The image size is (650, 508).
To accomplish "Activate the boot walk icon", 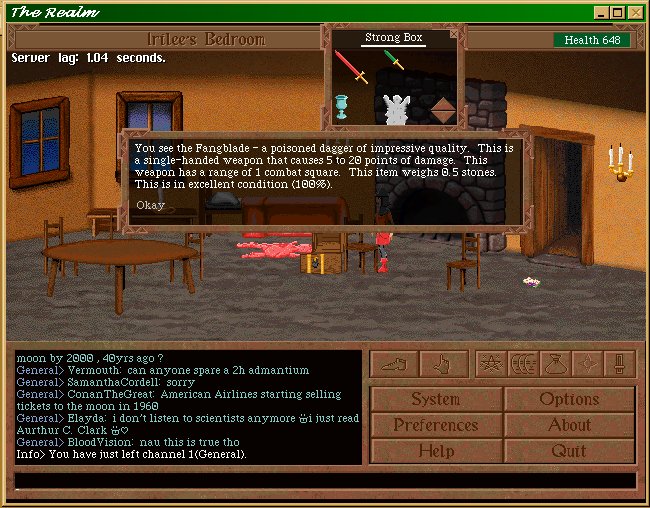I will click(x=393, y=364).
